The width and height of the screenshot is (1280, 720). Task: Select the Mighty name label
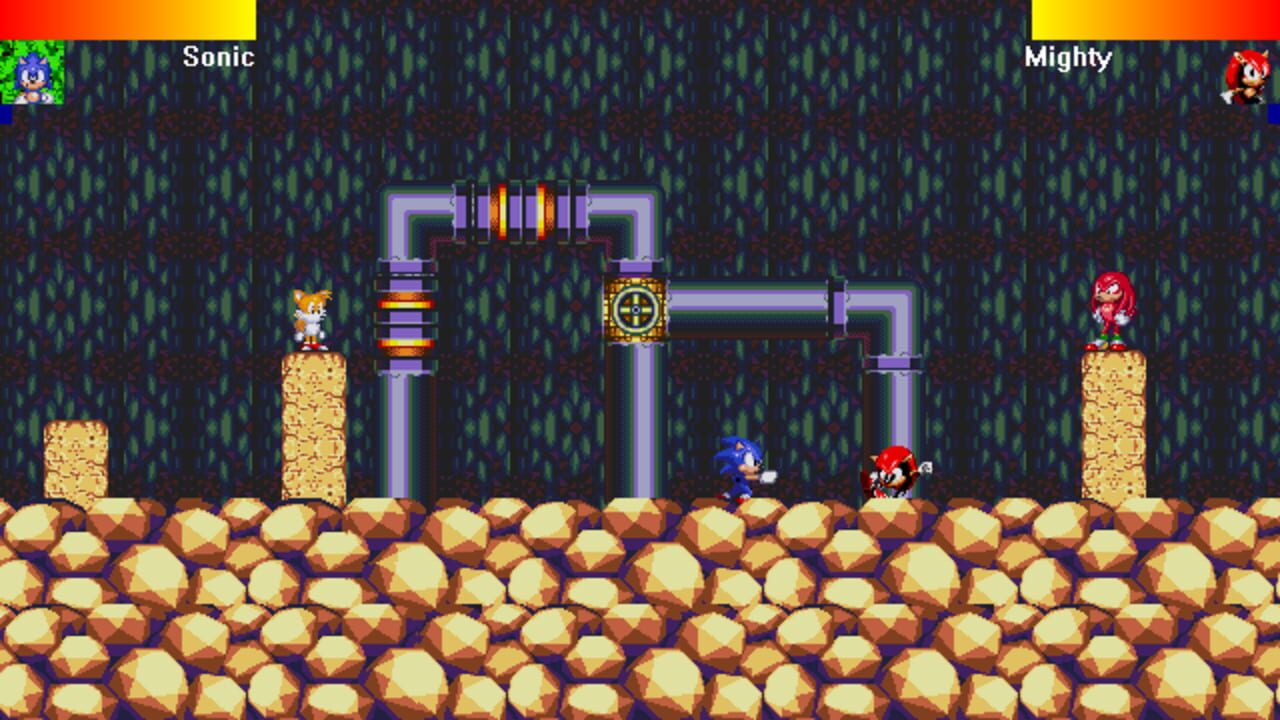click(1066, 58)
